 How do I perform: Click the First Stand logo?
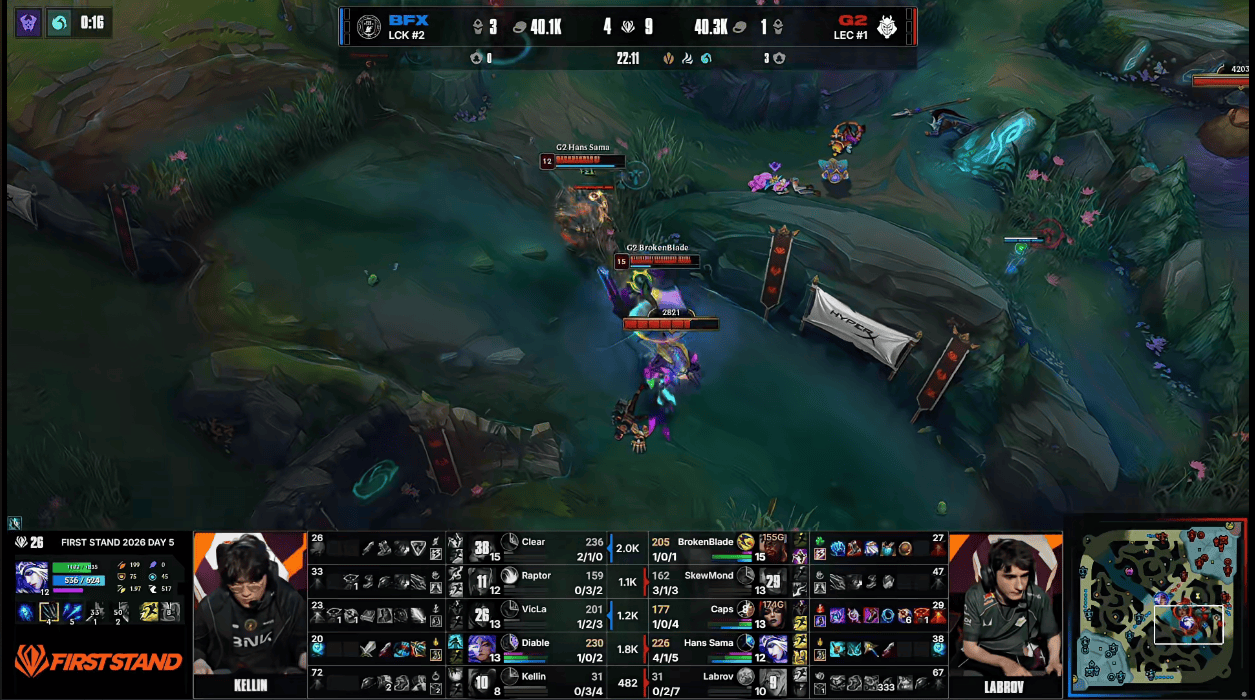(98, 660)
